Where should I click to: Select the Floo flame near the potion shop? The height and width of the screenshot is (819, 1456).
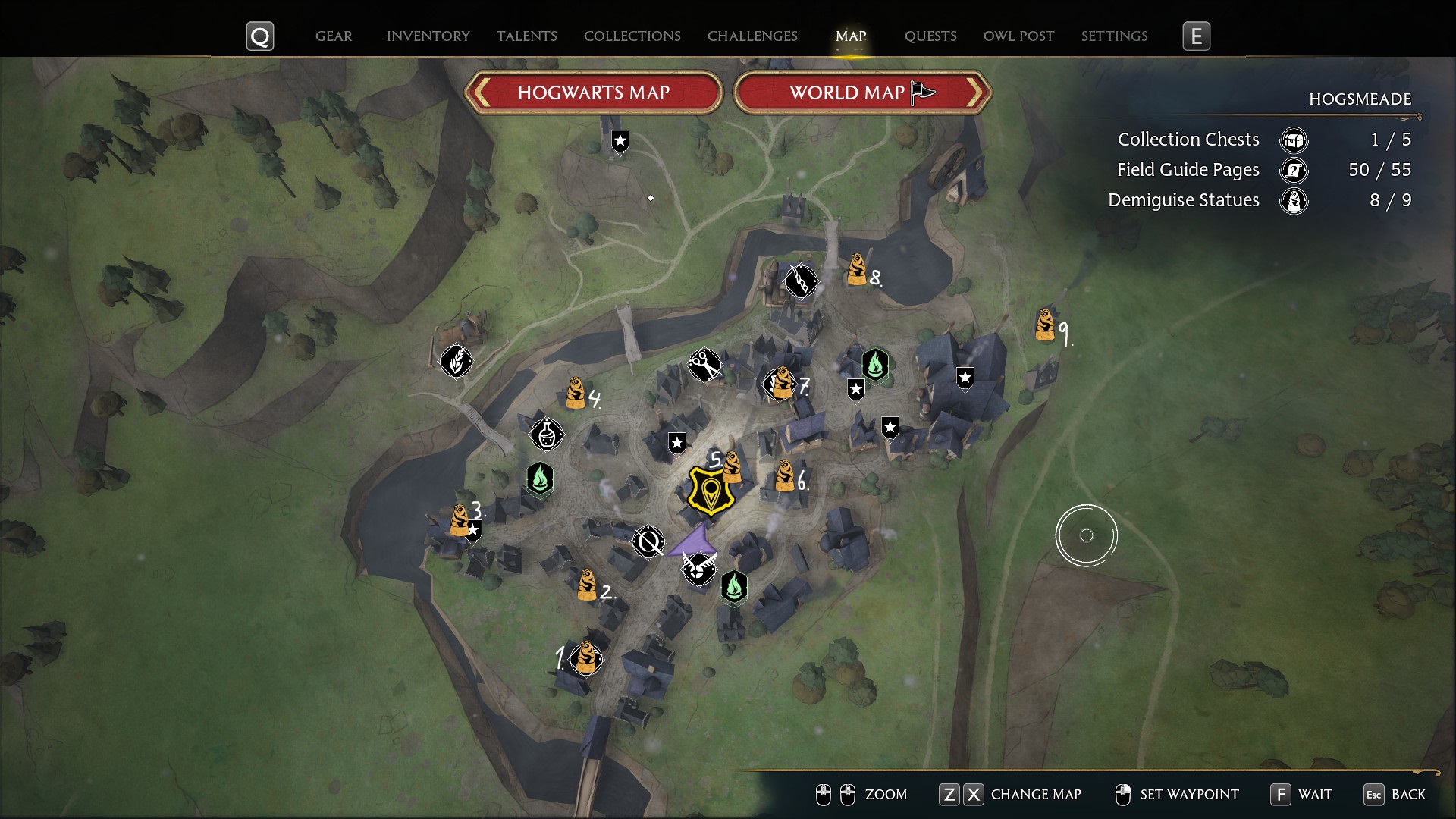[540, 479]
